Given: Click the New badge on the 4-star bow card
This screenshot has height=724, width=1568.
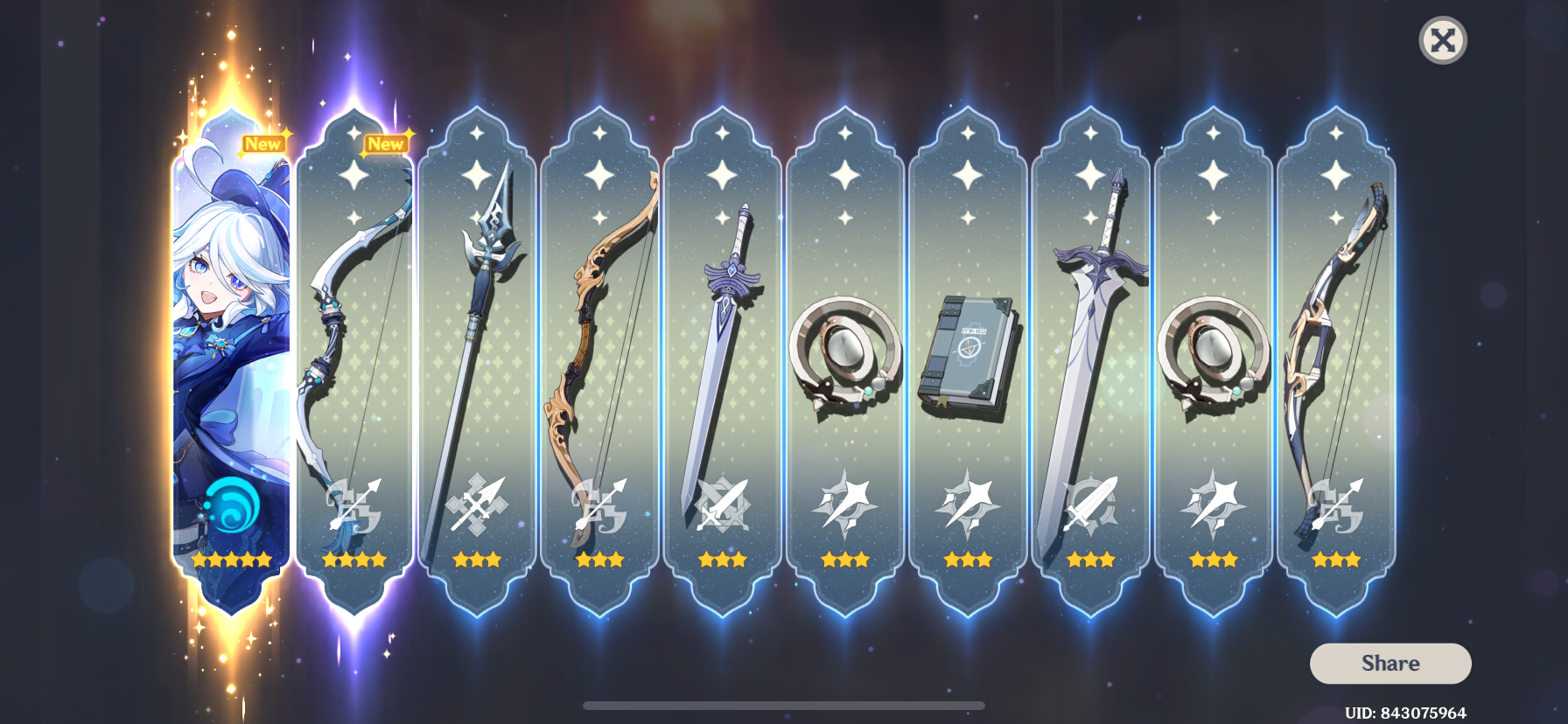Looking at the screenshot, I should coord(386,143).
